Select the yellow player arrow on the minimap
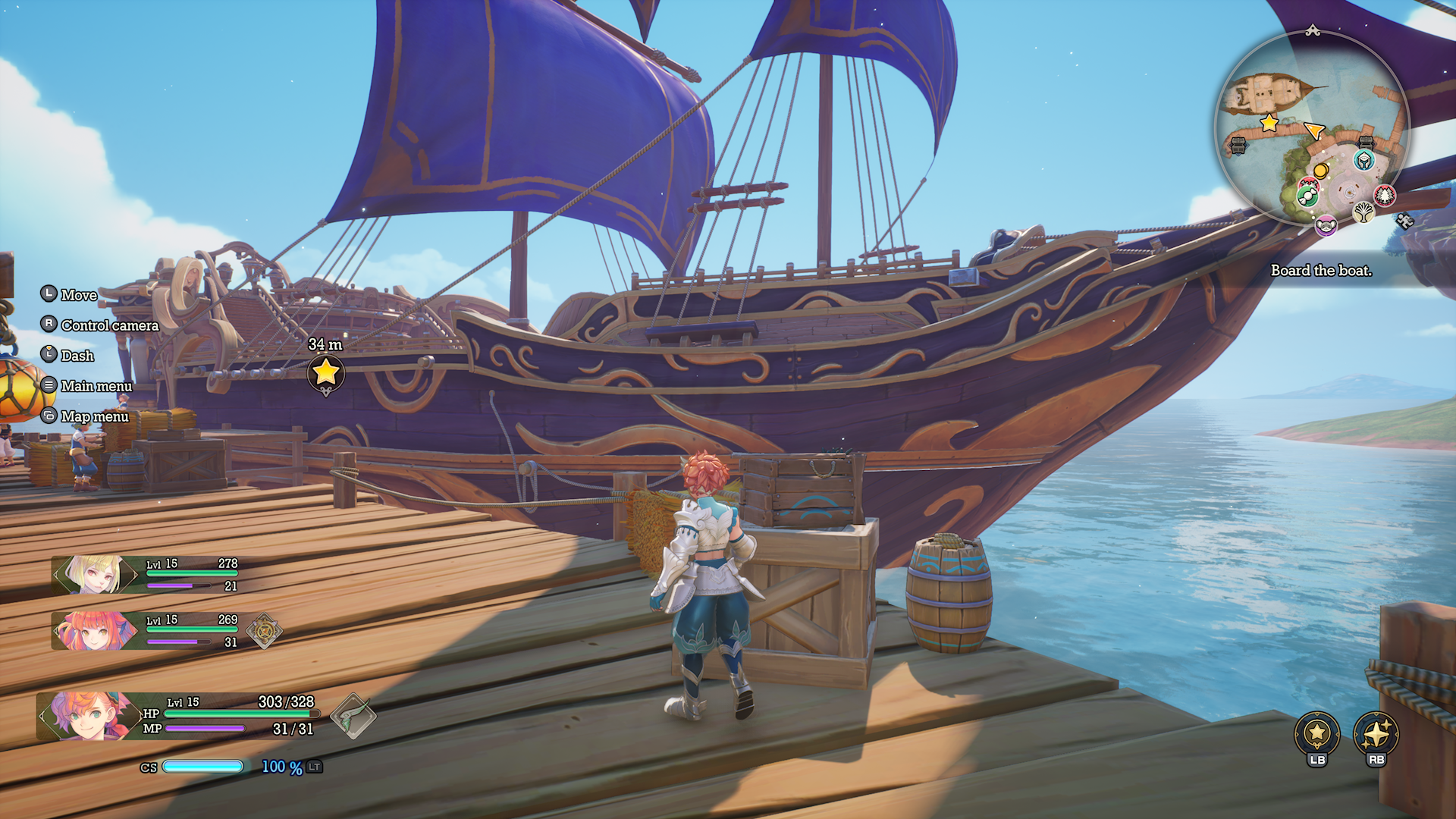The height and width of the screenshot is (819, 1456). click(x=1314, y=130)
